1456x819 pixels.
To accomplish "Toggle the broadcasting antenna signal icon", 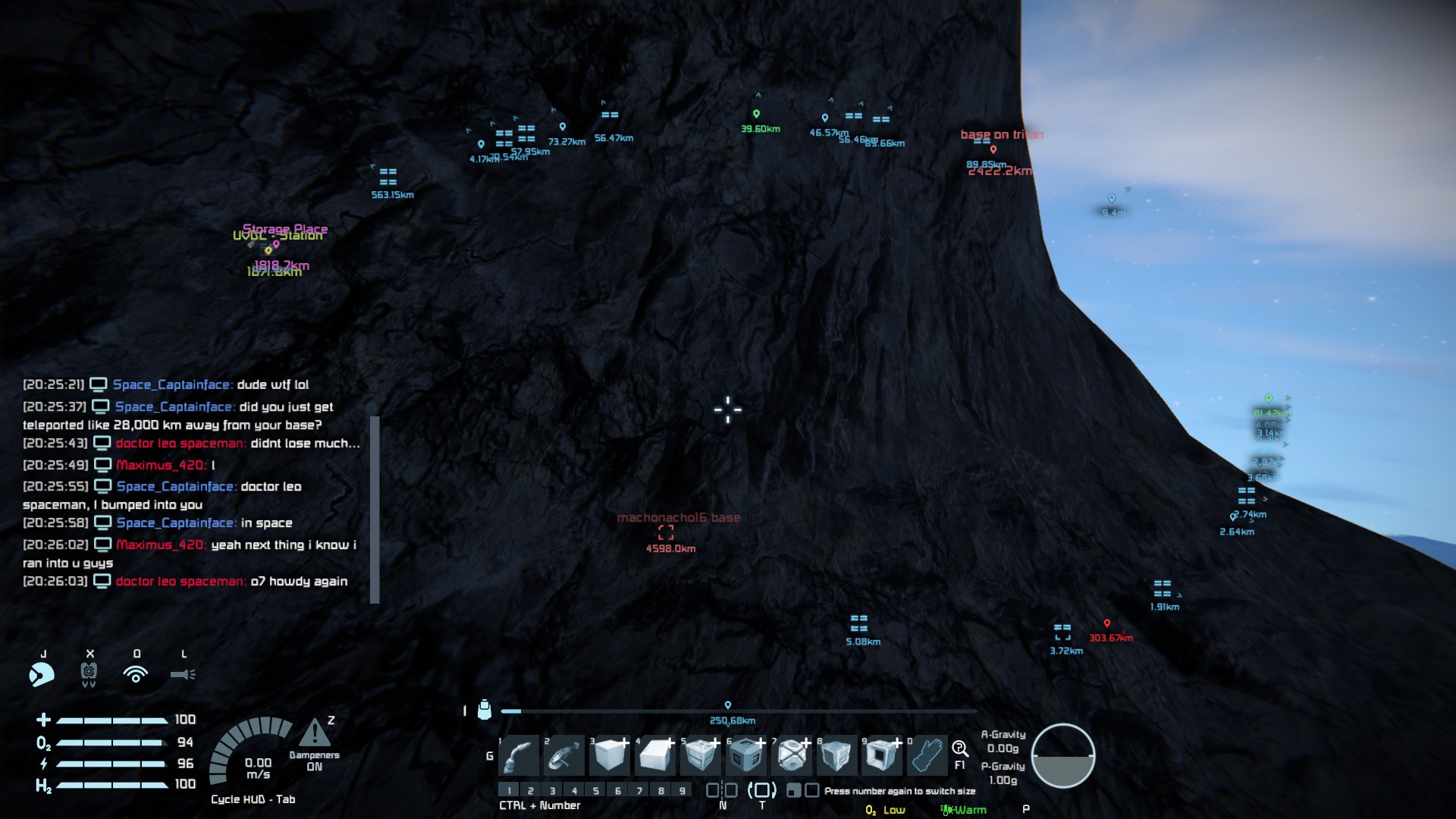I will [x=136, y=673].
